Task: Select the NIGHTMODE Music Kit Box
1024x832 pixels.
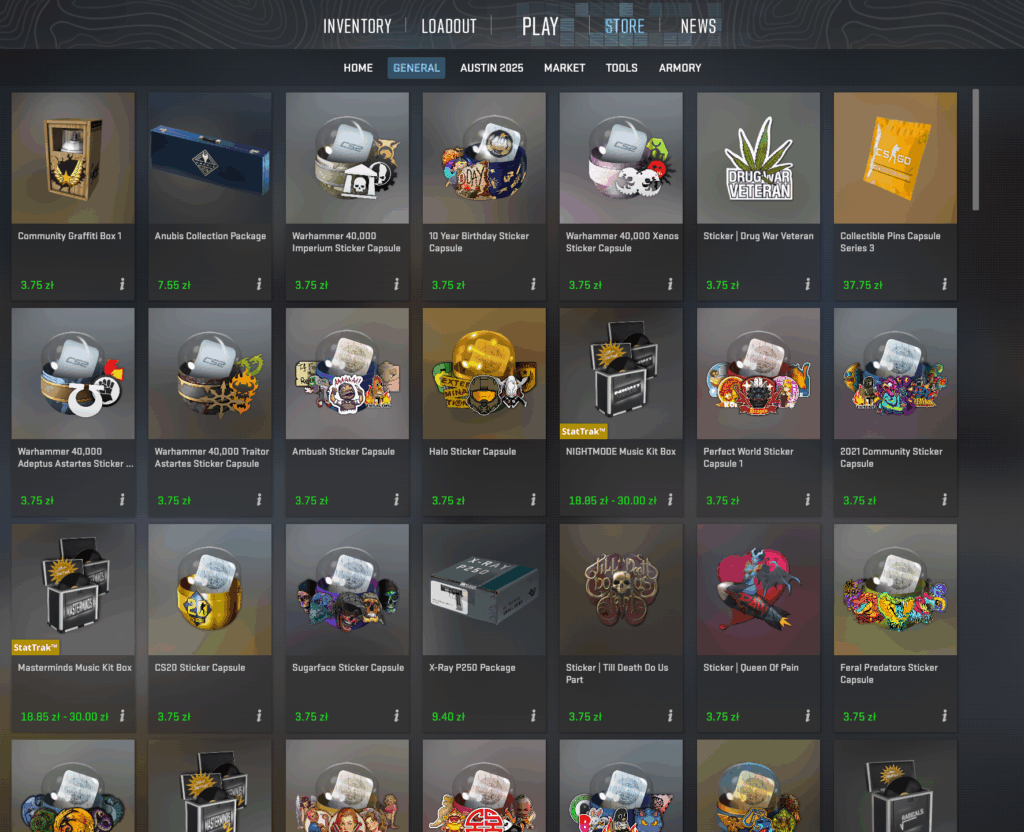Action: point(621,373)
